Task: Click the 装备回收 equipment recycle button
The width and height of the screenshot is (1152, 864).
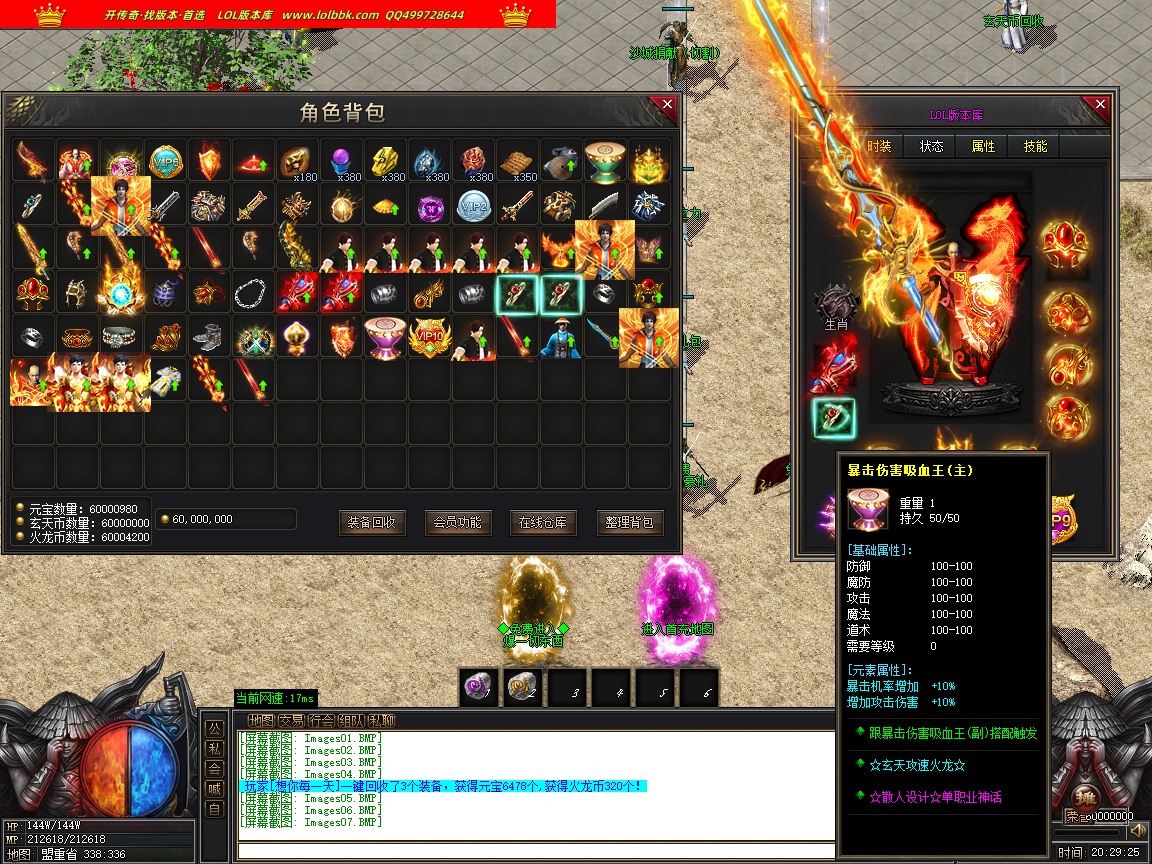Action: (372, 522)
